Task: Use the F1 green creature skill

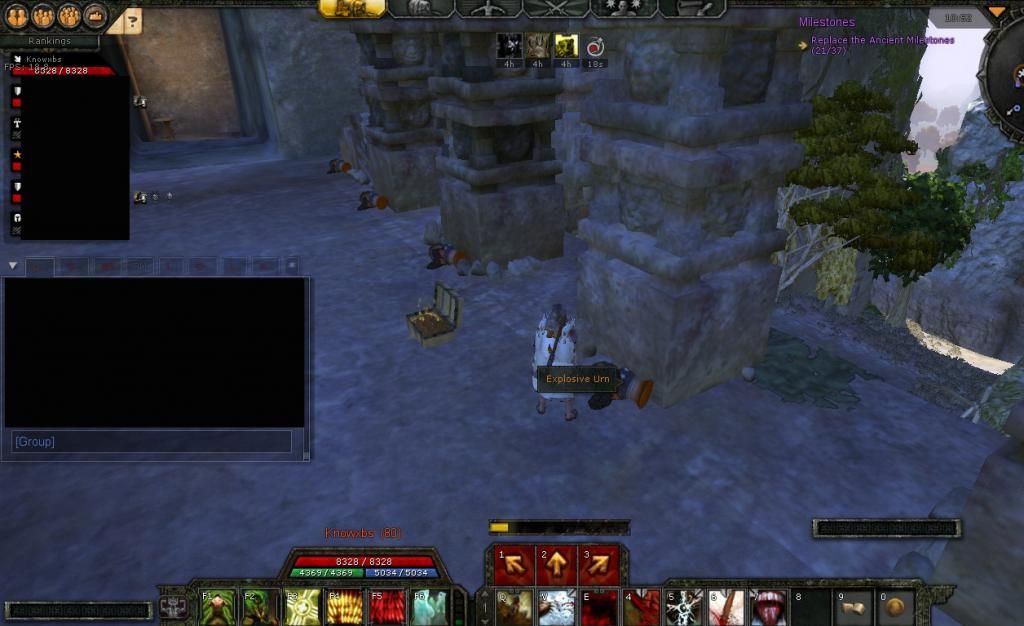Action: coord(218,606)
